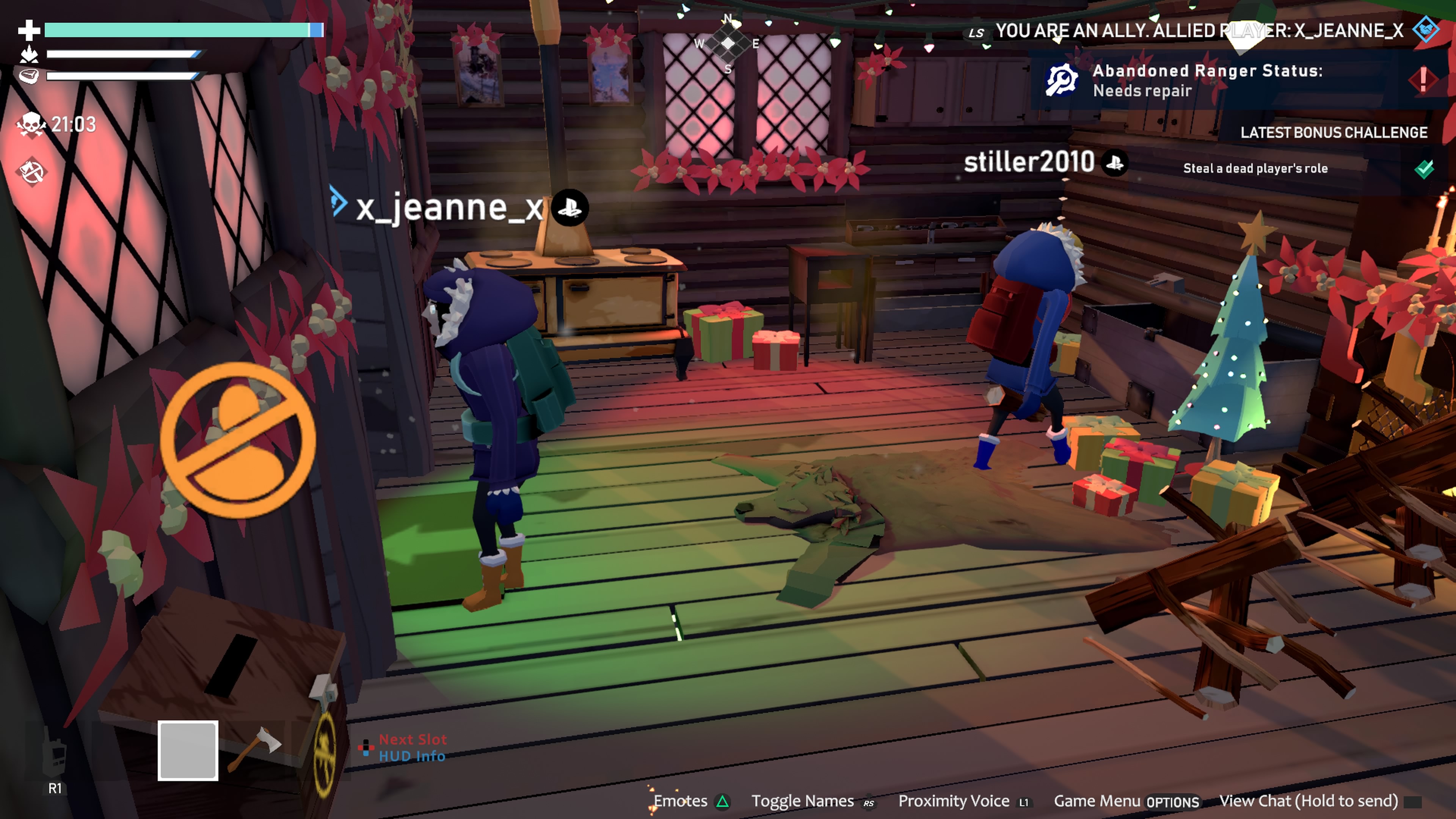Click the large orange prohibited icon
1456x819 pixels.
pyautogui.click(x=237, y=440)
